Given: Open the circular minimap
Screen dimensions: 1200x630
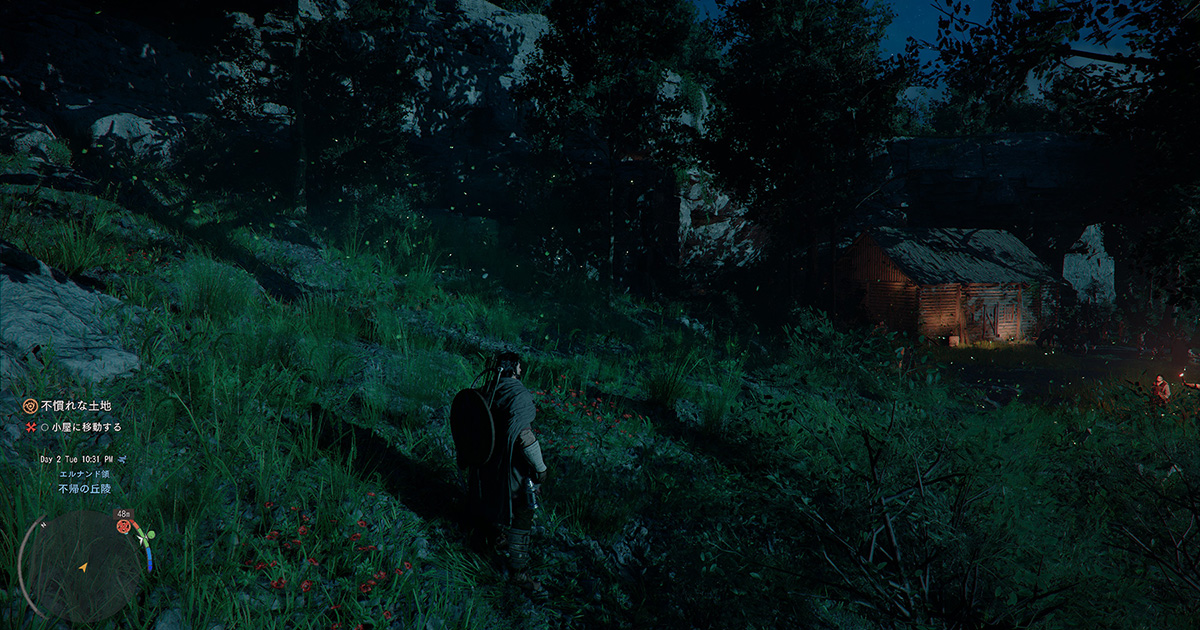Looking at the screenshot, I should tap(82, 567).
